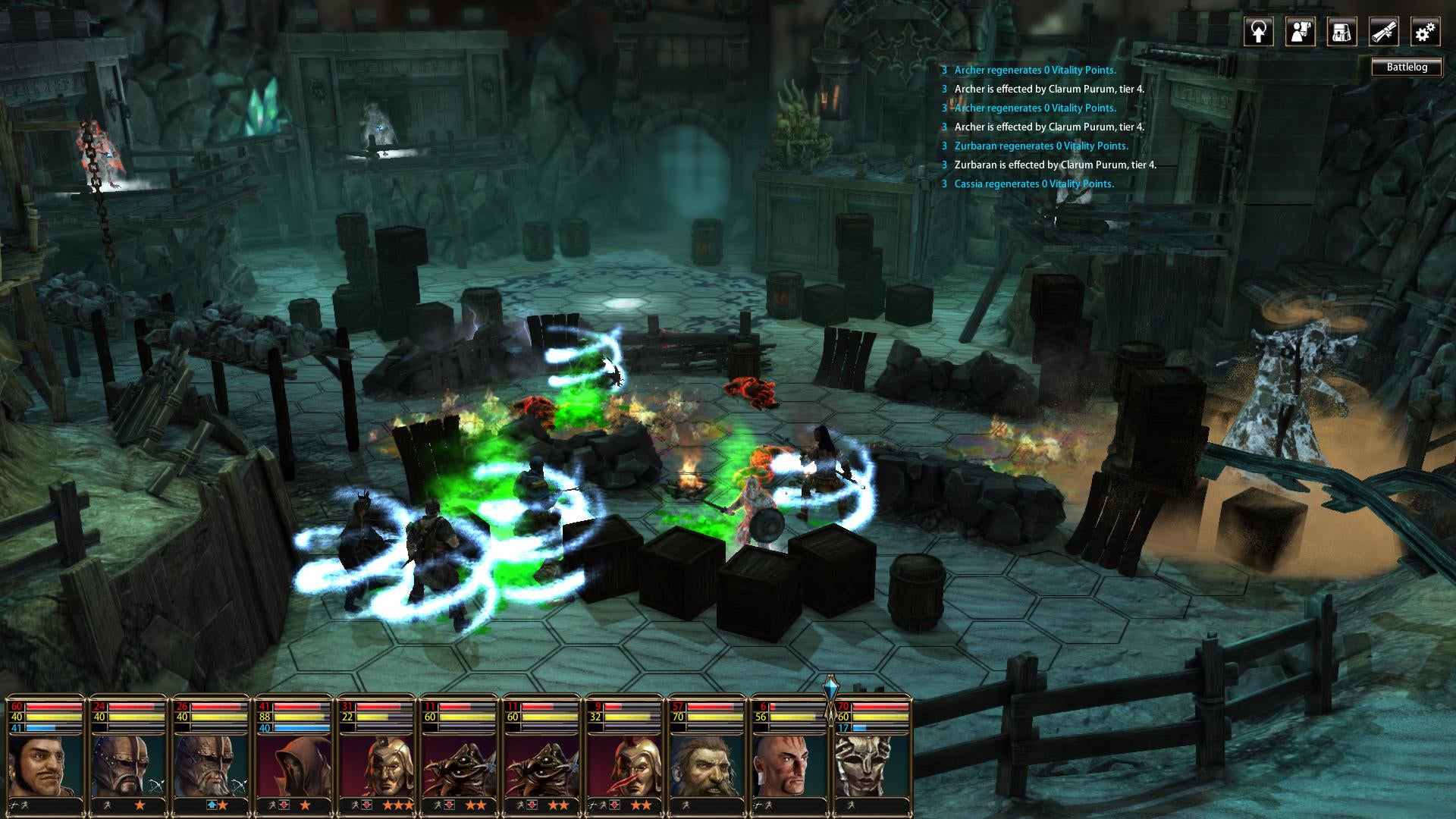Select the mustached hero portrait
The image size is (1456, 819).
point(45,764)
